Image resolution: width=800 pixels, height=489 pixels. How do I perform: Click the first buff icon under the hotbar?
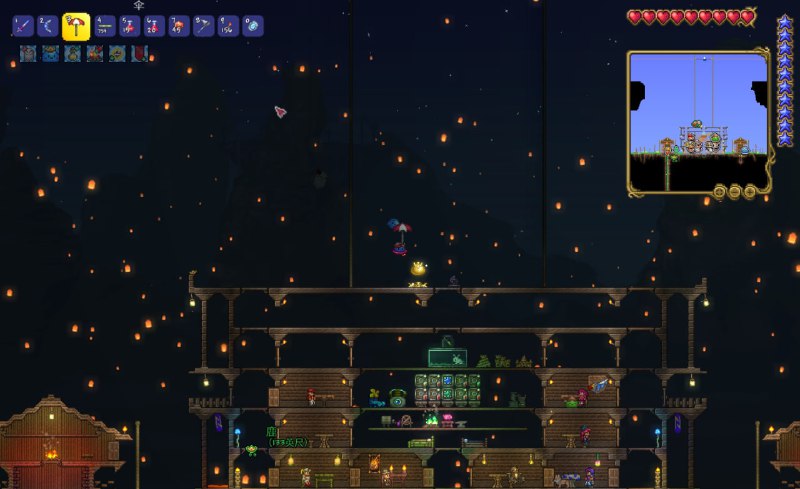pyautogui.click(x=28, y=54)
